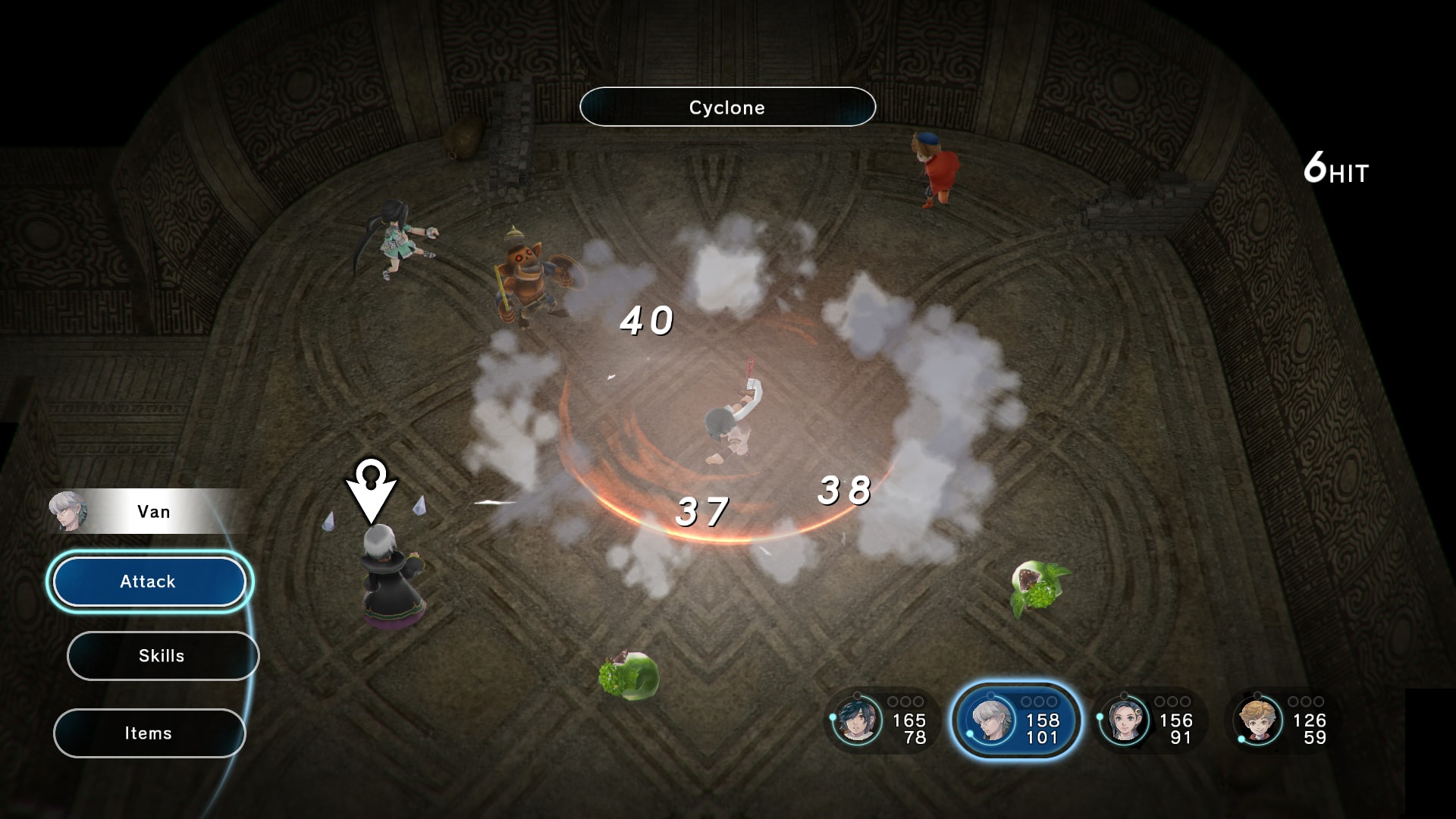Expand the Cyclone skill name banner

pyautogui.click(x=727, y=107)
